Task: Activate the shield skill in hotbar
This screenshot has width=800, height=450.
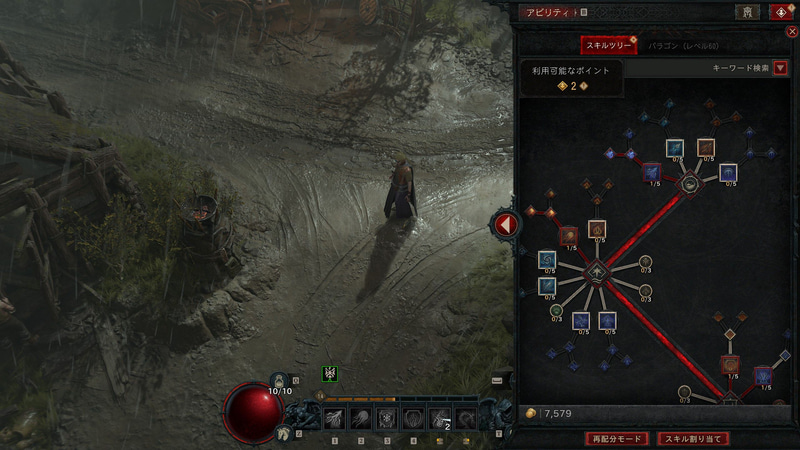Action: click(x=412, y=418)
